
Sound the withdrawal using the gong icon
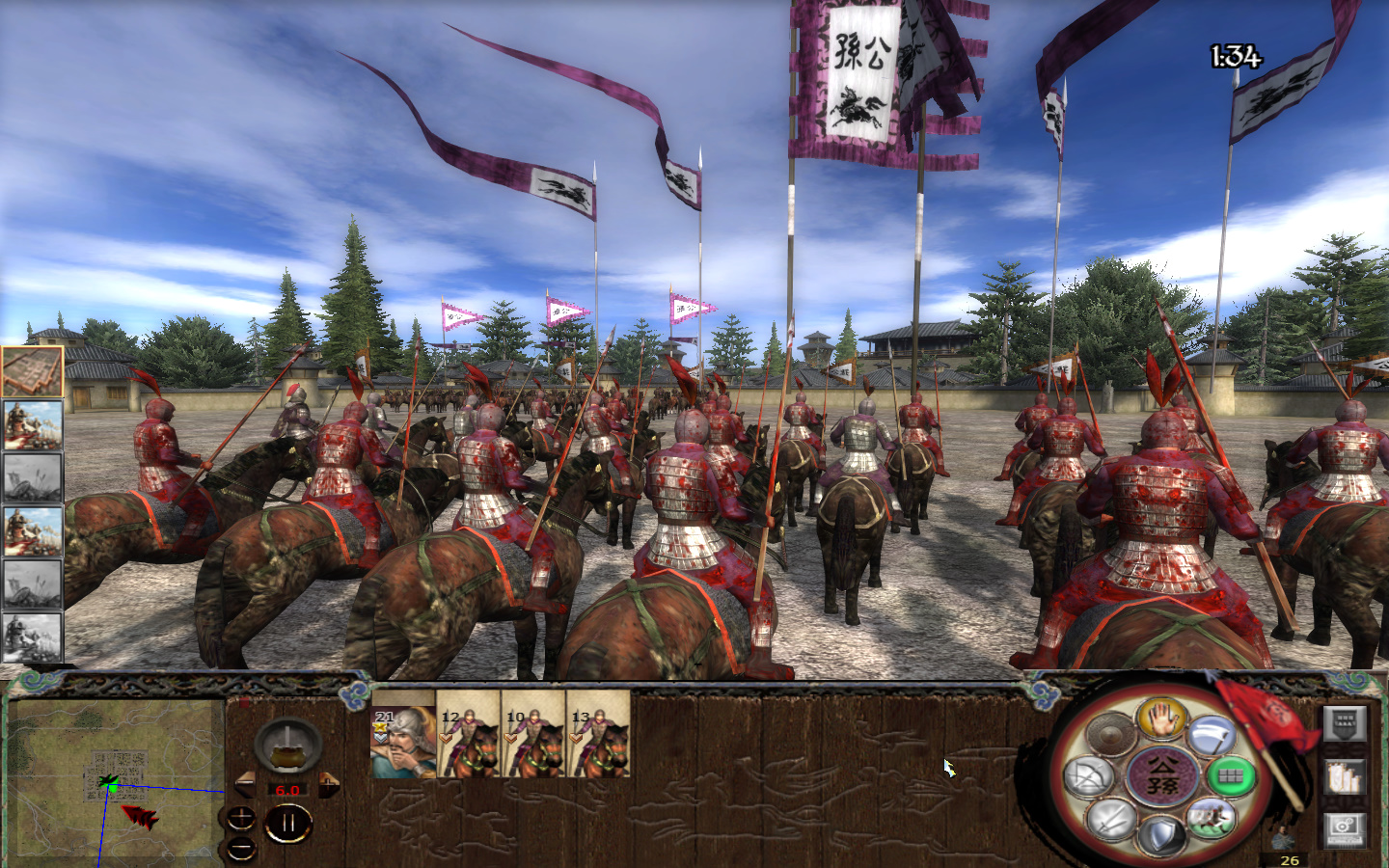pos(1109,734)
